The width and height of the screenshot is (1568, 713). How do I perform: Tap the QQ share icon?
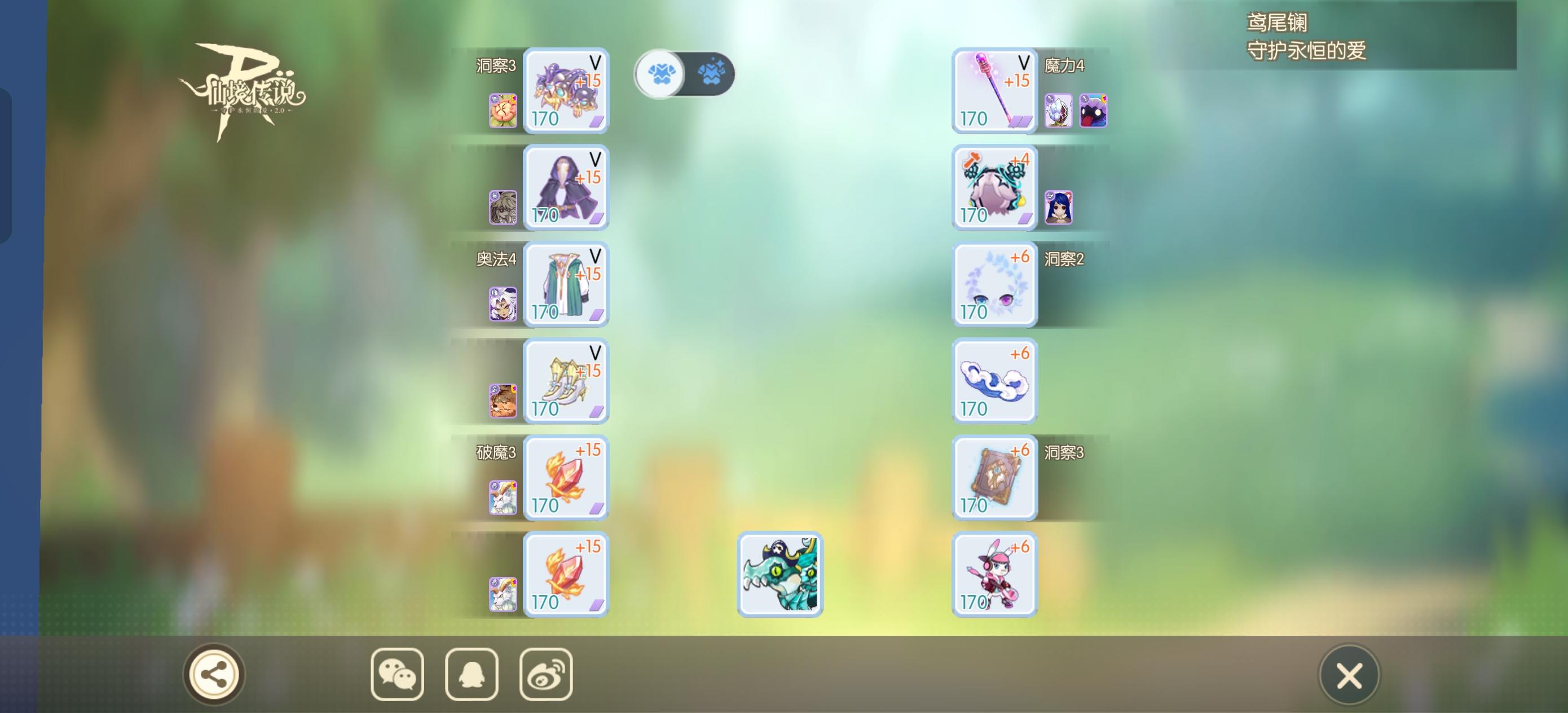coord(470,675)
